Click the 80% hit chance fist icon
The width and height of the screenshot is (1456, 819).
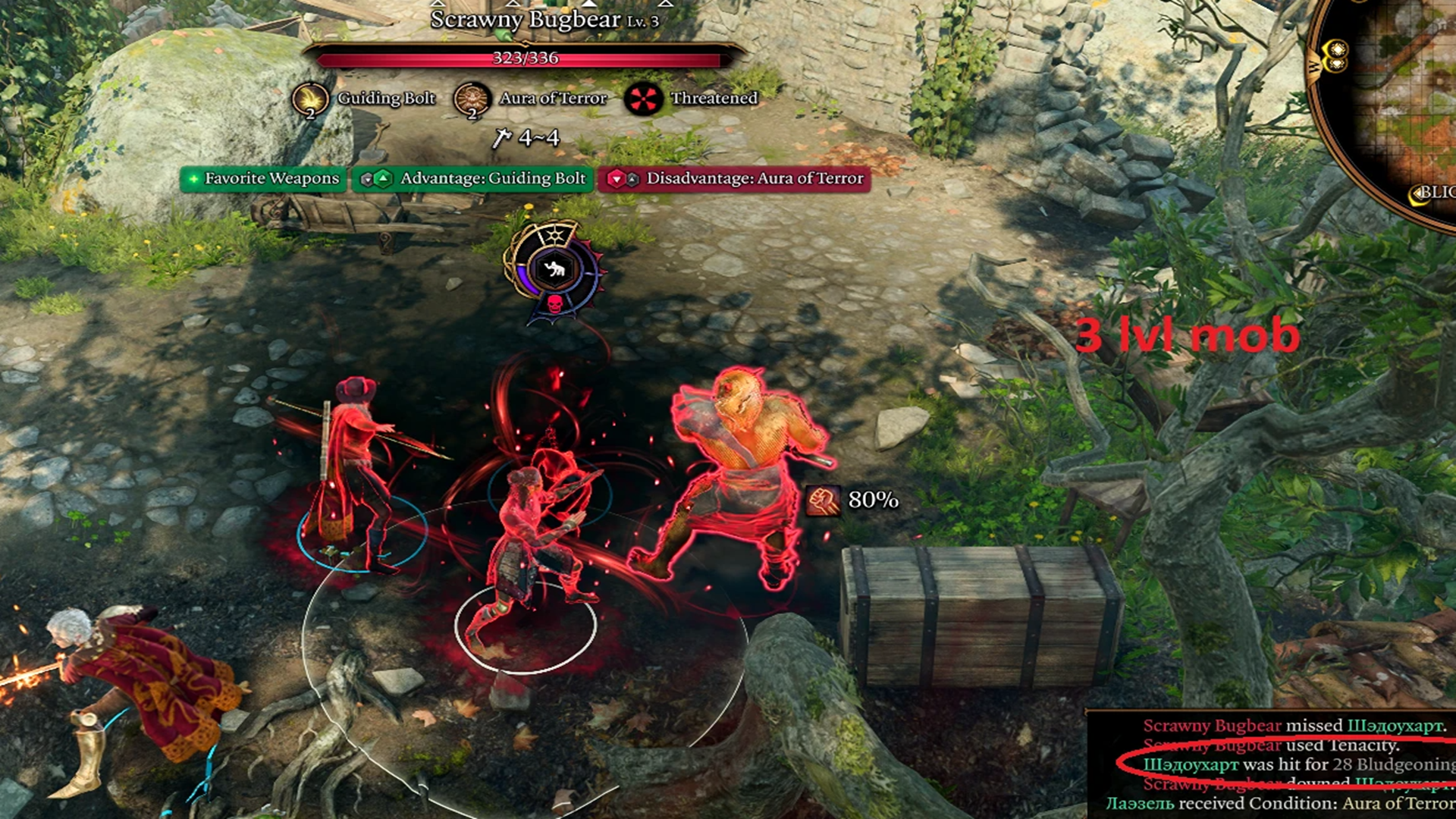click(x=823, y=500)
